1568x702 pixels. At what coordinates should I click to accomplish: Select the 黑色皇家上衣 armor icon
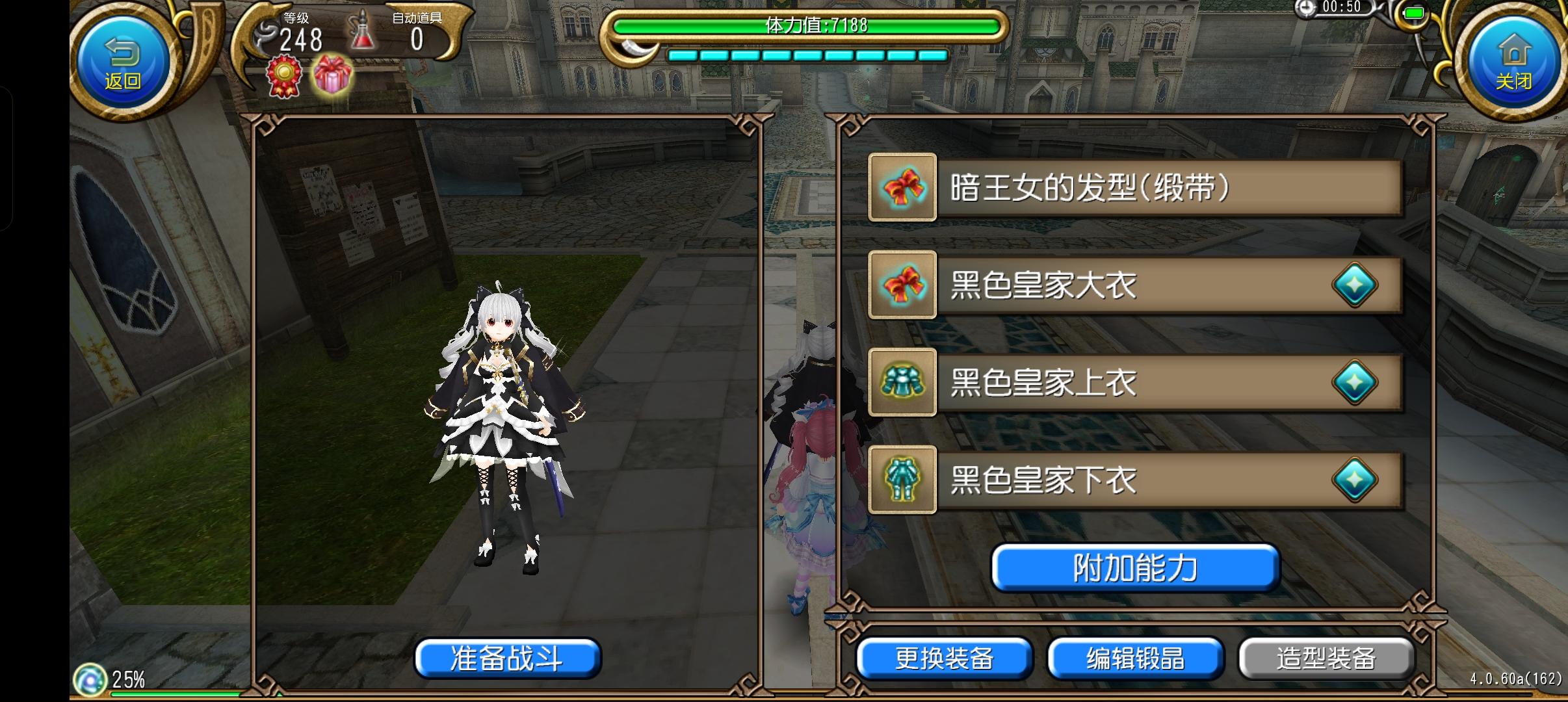[902, 383]
